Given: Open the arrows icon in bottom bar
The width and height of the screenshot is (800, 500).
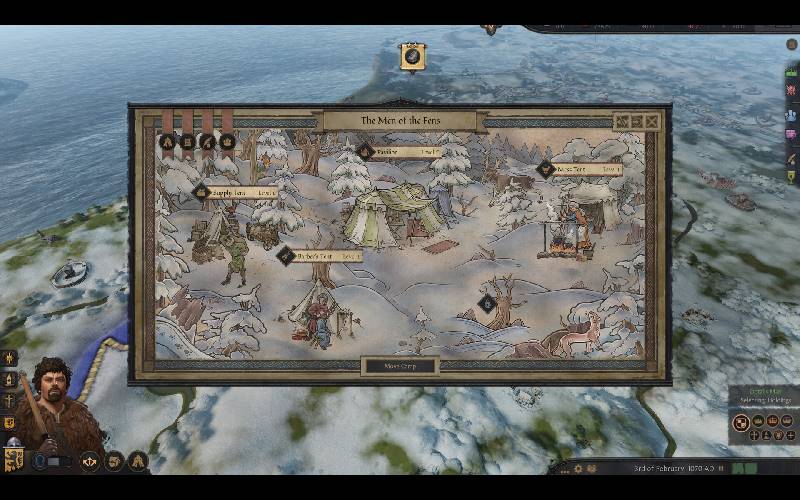Looking at the screenshot, I should click(x=90, y=461).
